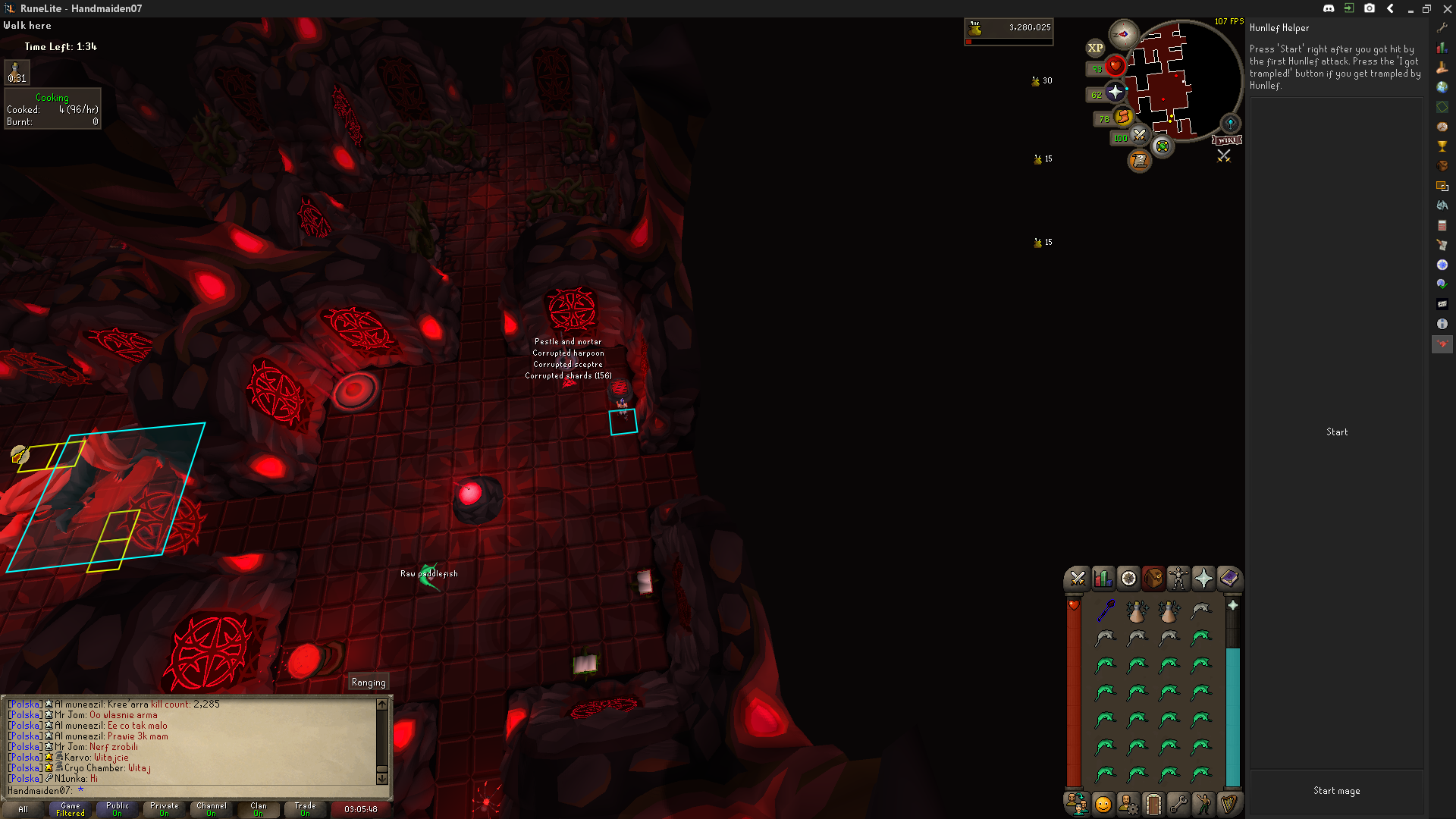Viewport: 1456px width, 819px height.
Task: Open the Skills tab
Action: pos(1103,579)
